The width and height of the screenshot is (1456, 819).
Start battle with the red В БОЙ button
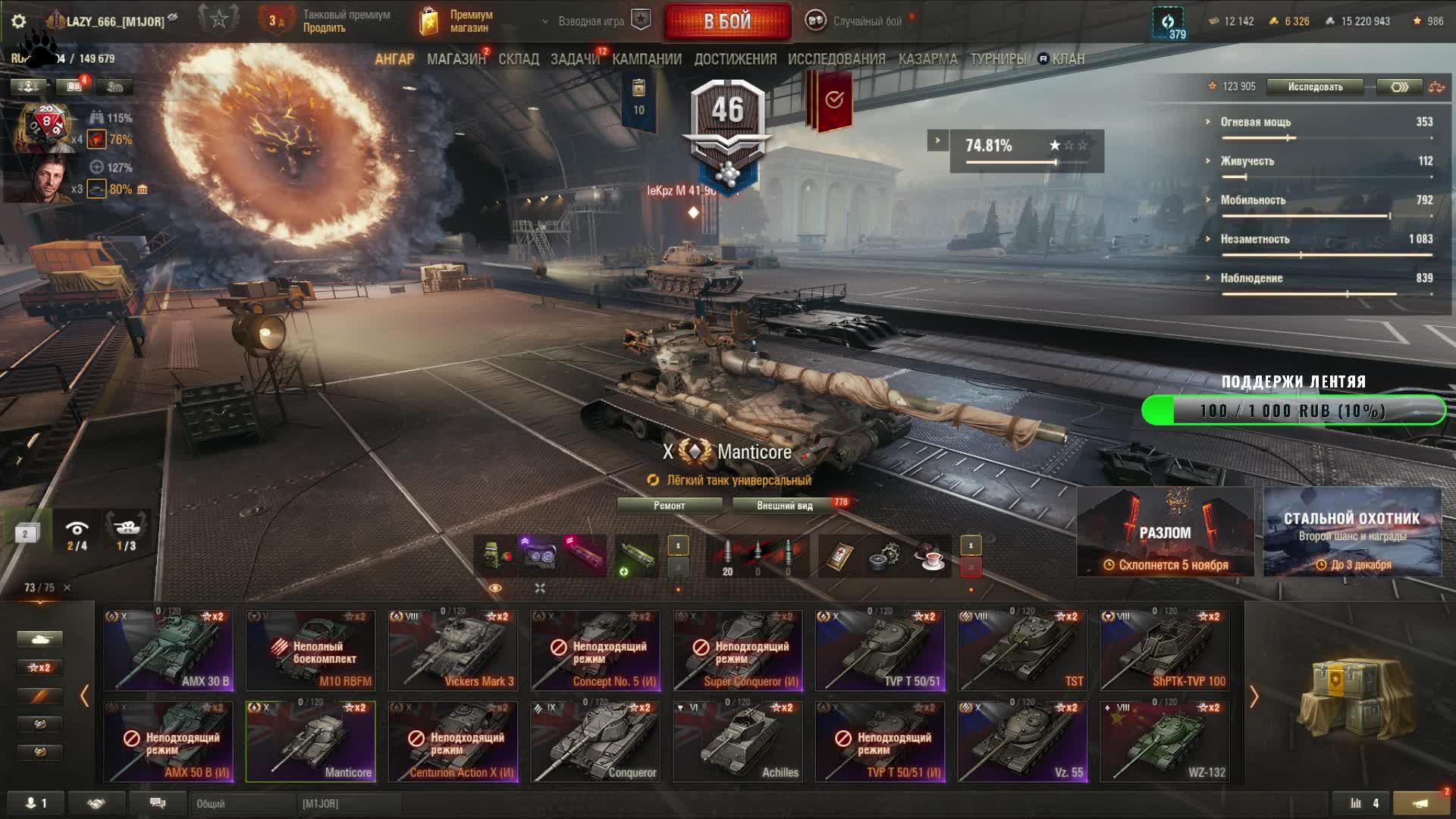(727, 21)
